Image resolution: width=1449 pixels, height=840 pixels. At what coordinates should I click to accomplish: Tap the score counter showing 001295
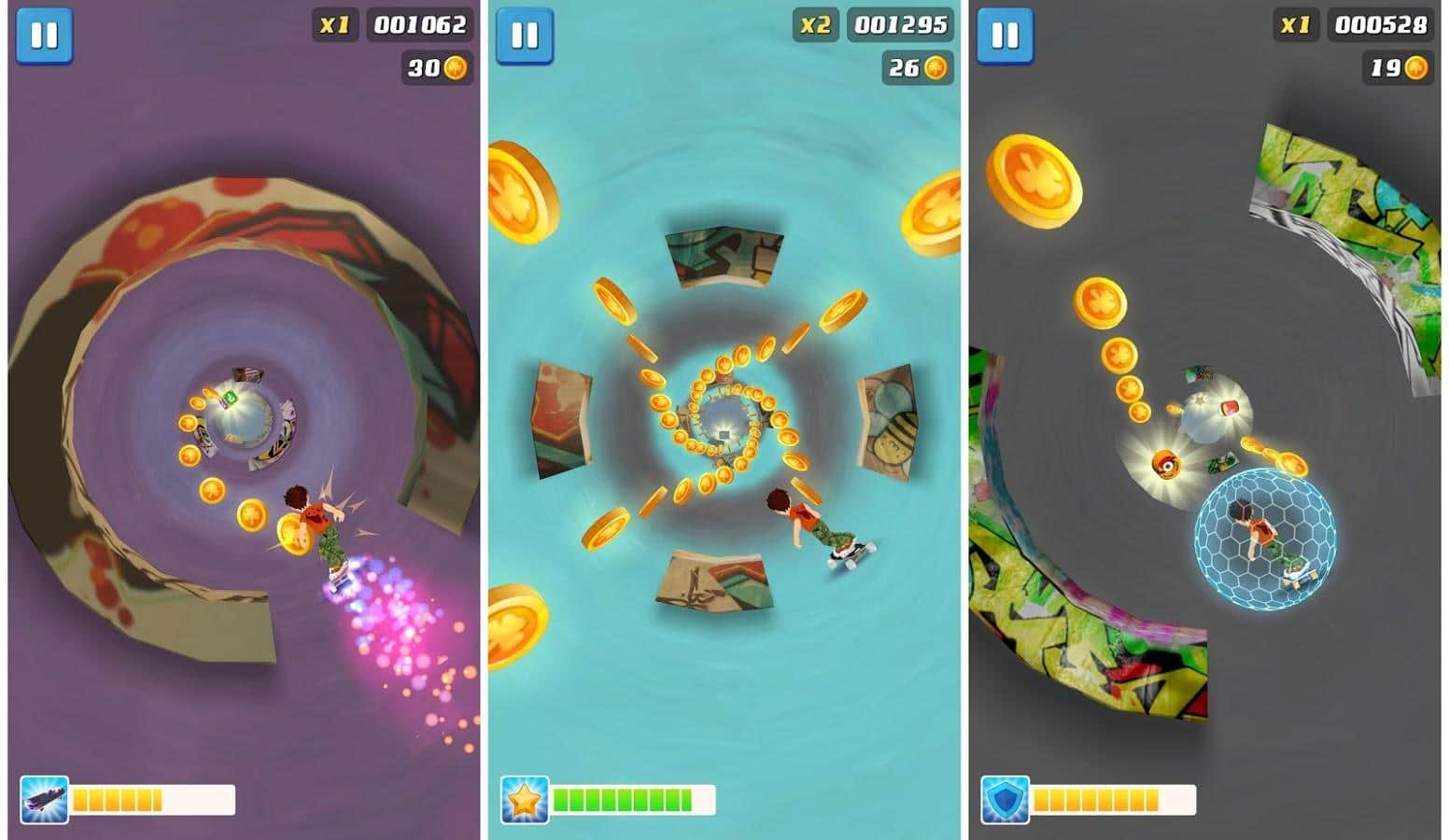pyautogui.click(x=900, y=26)
